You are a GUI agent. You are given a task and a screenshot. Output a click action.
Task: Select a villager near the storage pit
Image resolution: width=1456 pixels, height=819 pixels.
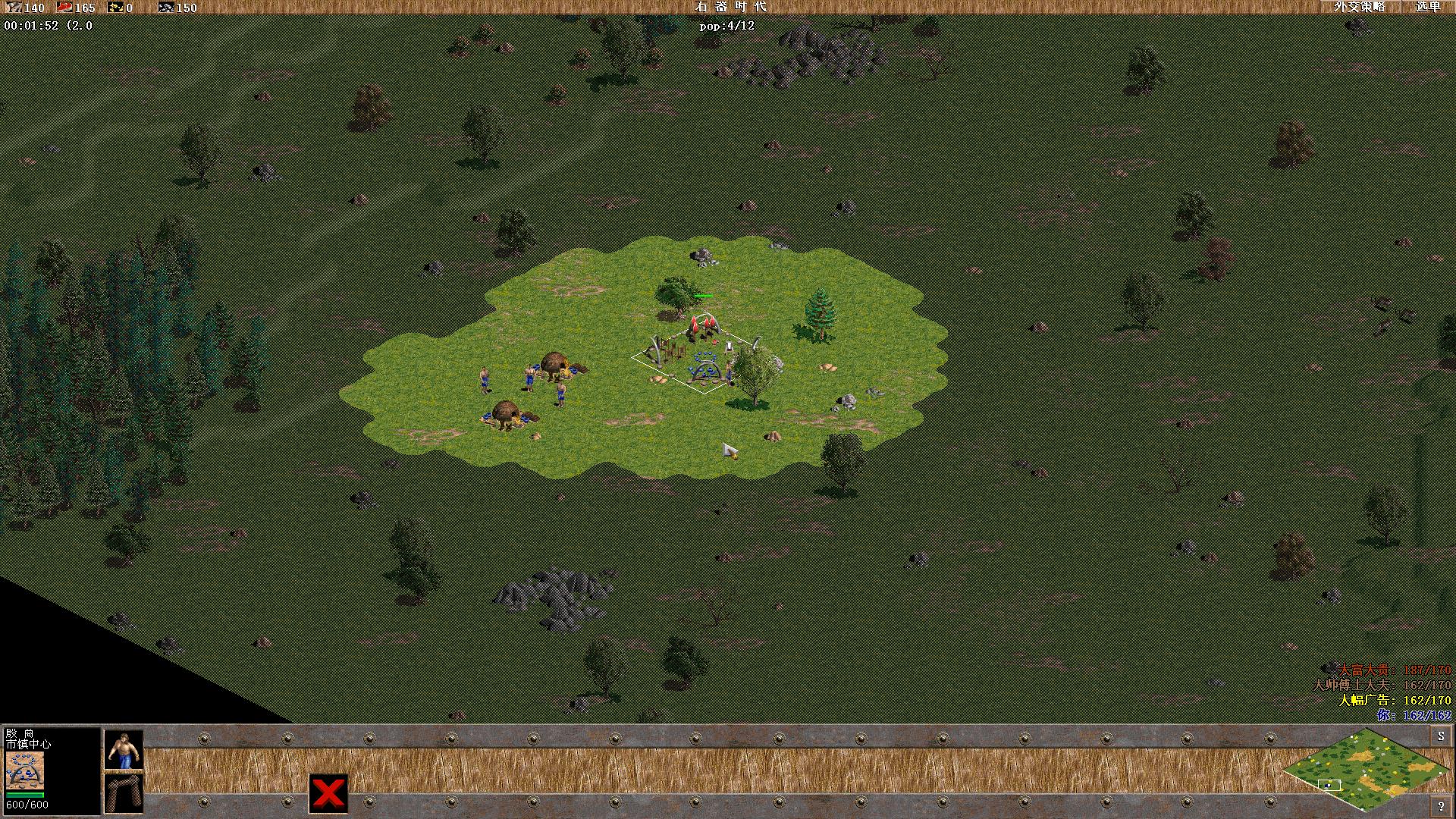coord(531,377)
